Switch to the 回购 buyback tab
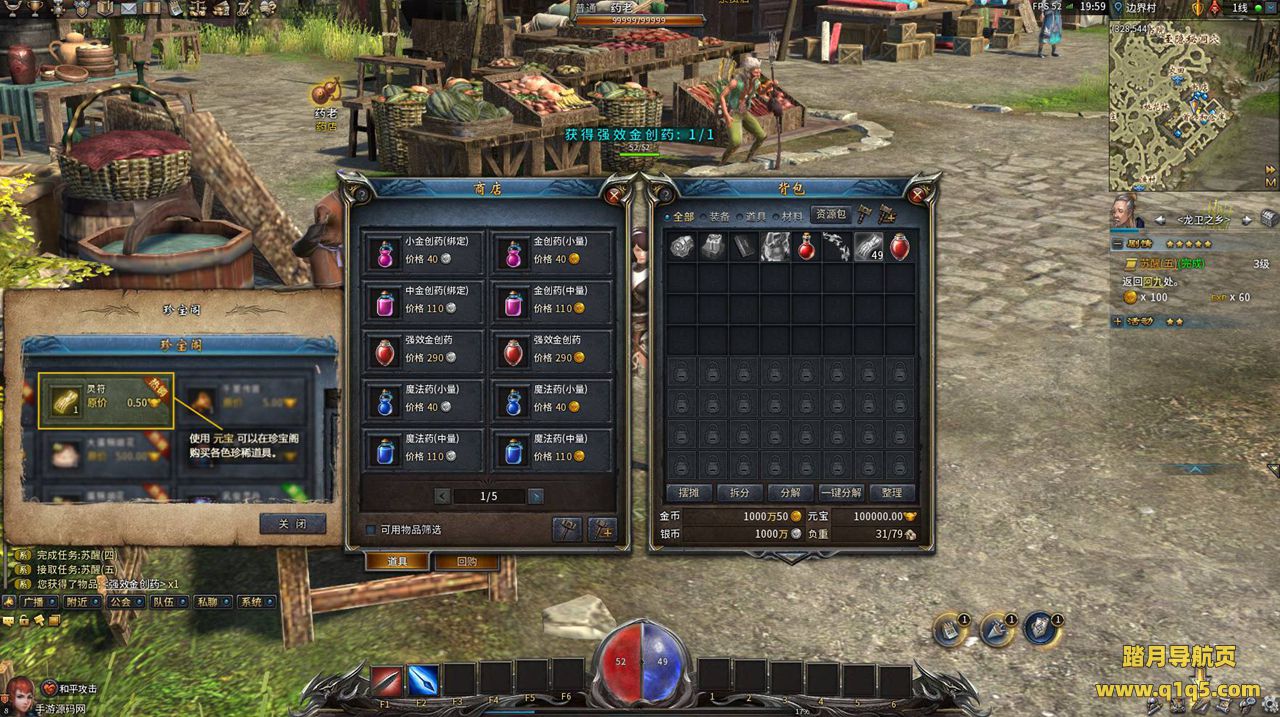The image size is (1280, 717). 466,562
